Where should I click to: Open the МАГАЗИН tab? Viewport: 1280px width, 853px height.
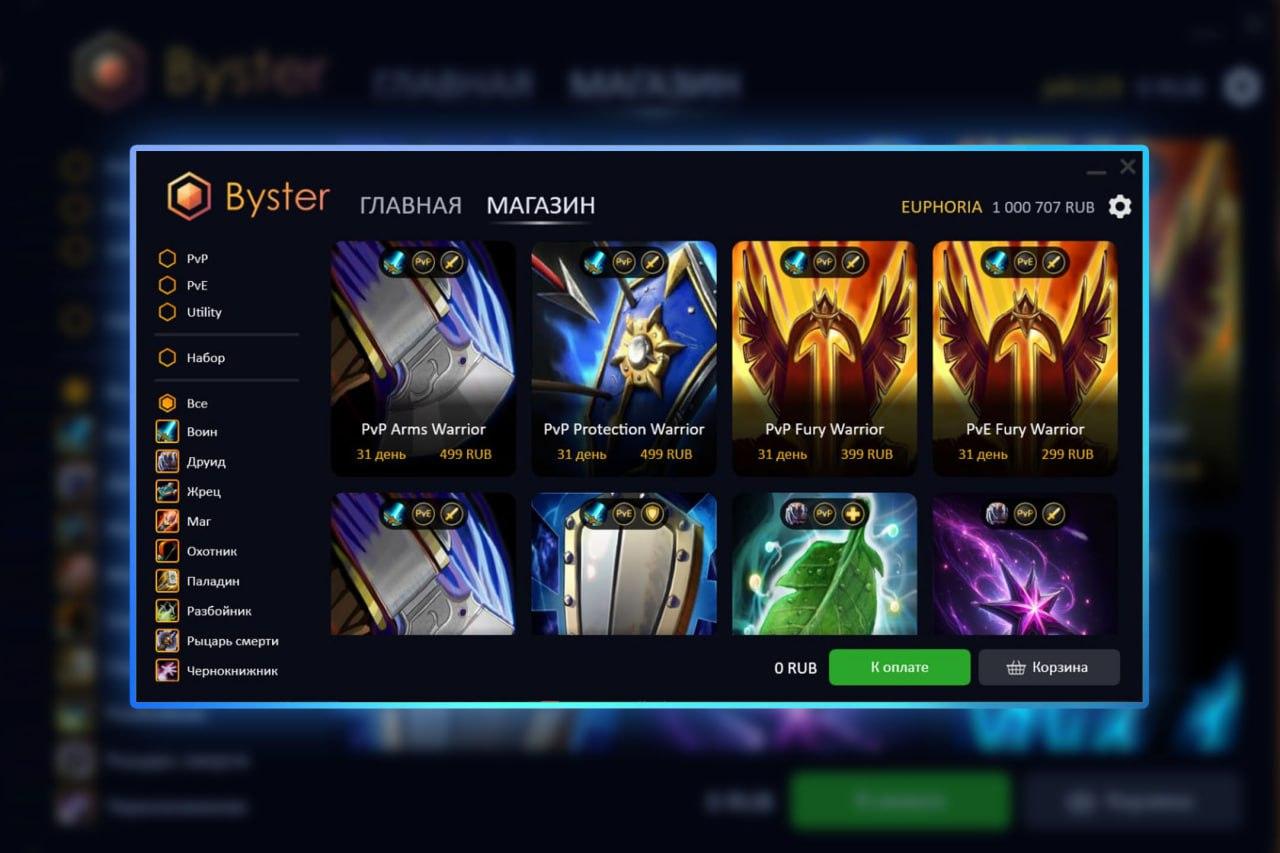(x=540, y=206)
